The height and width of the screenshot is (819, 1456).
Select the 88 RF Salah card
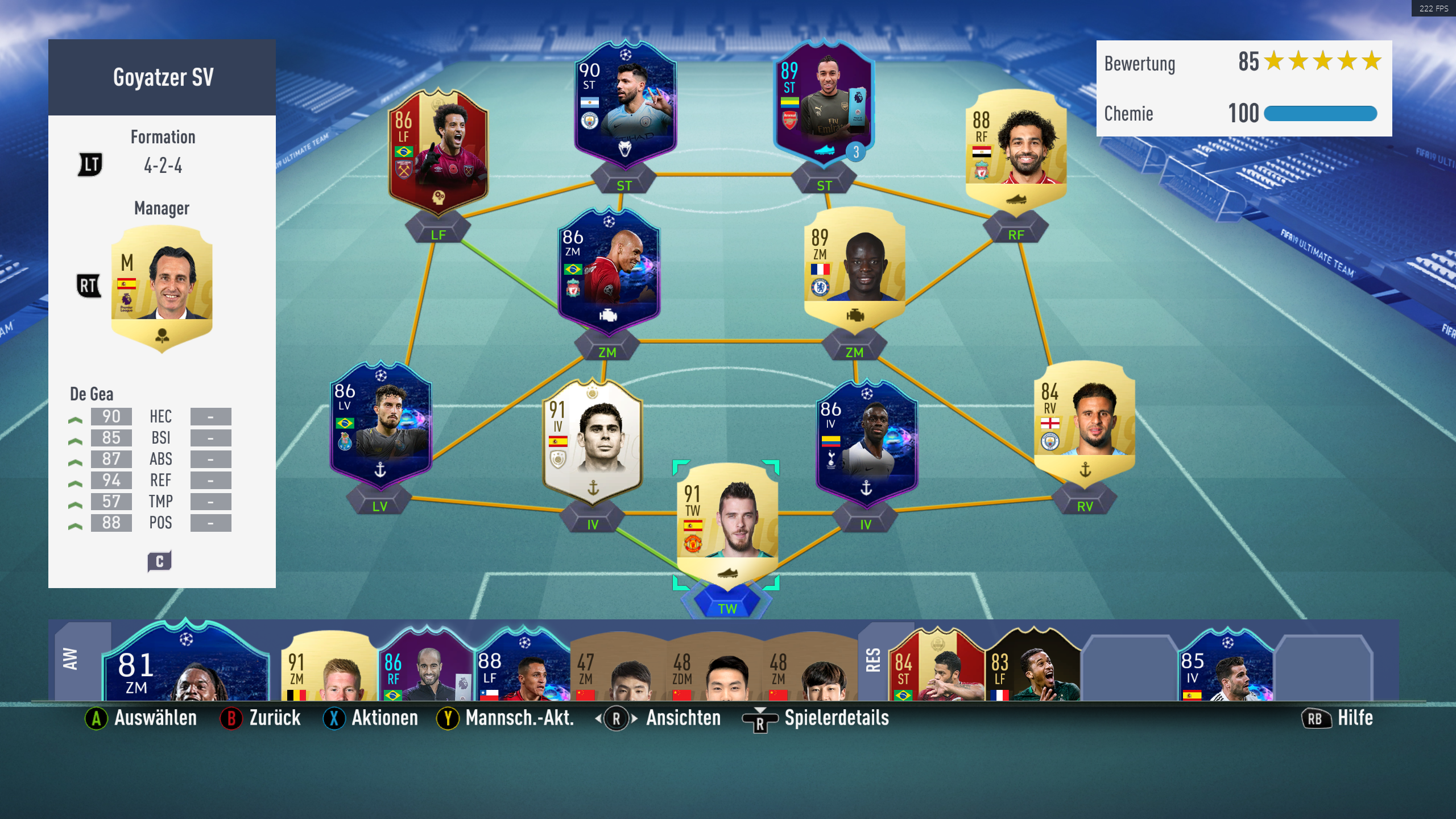(x=1016, y=149)
